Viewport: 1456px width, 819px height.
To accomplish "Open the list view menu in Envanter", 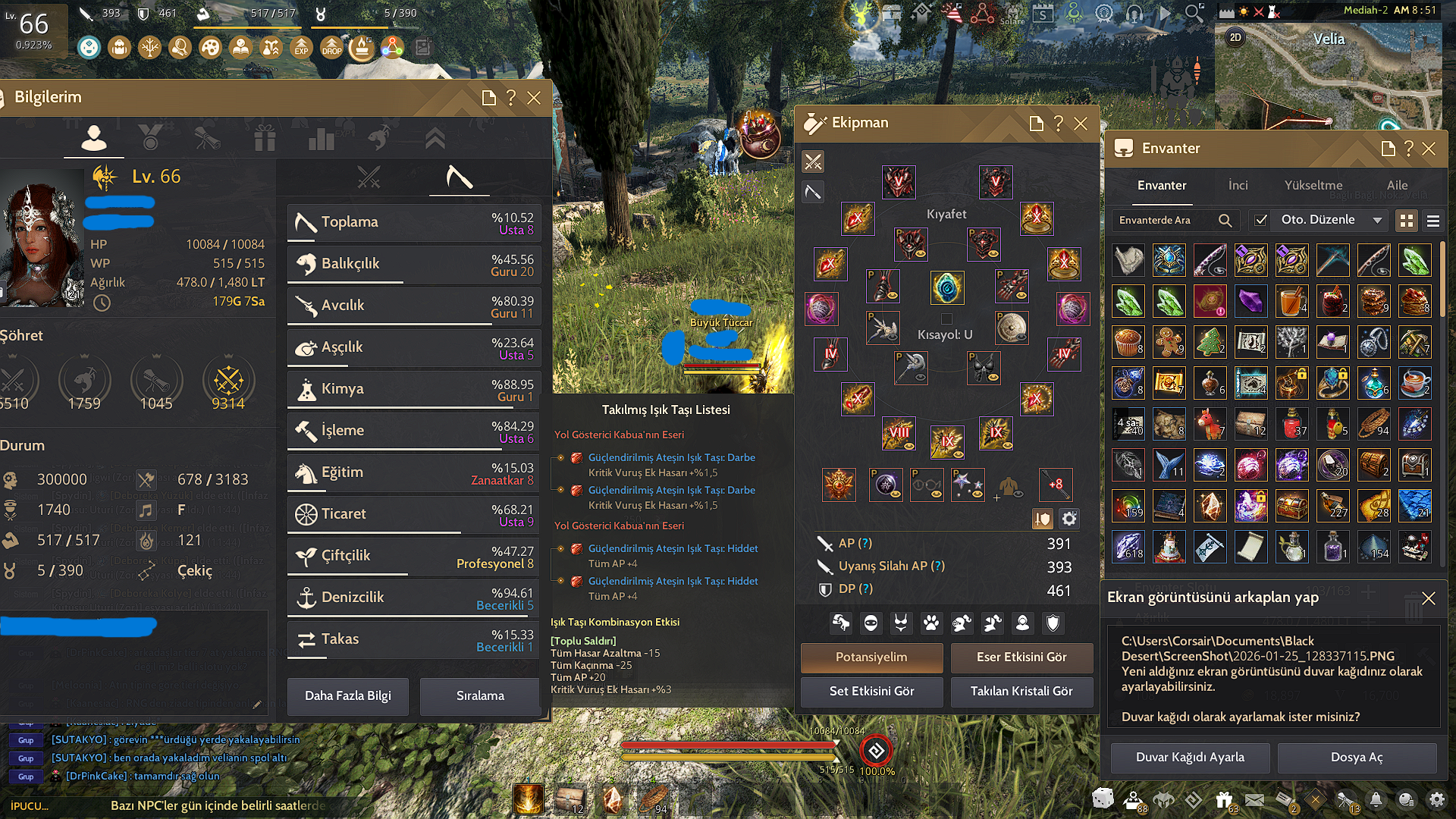I will 1432,221.
